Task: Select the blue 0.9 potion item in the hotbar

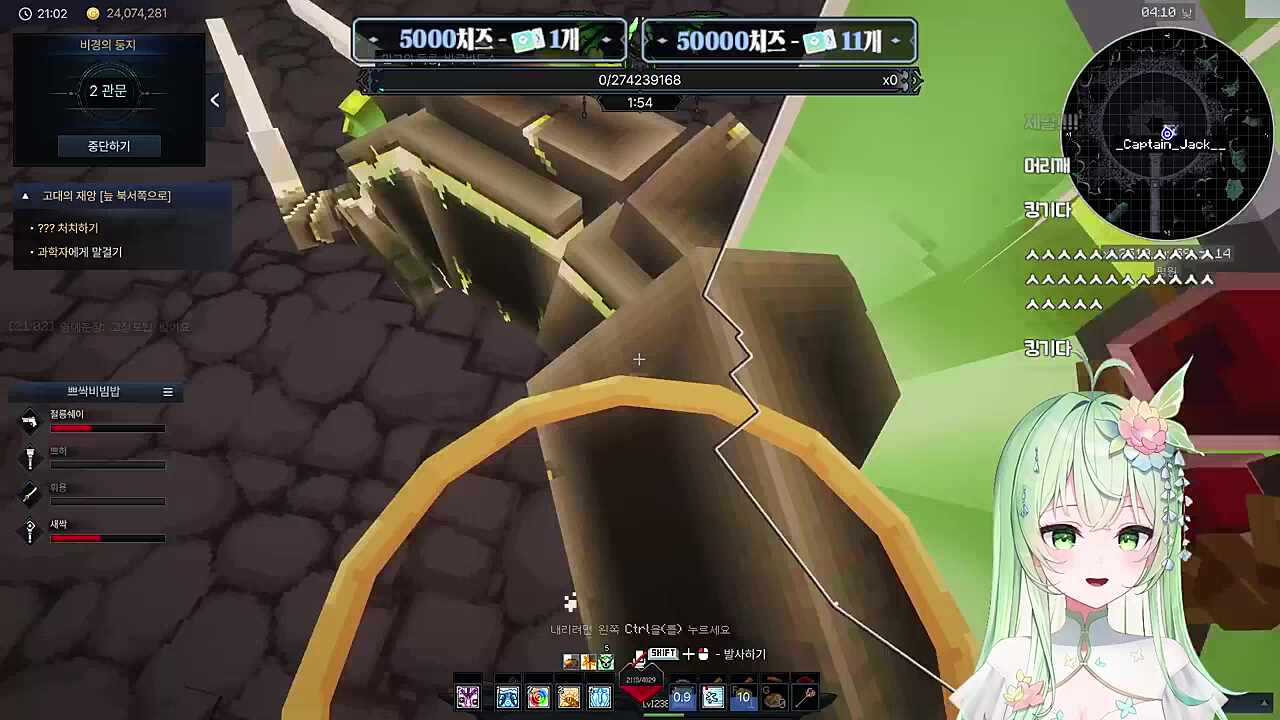Action: click(x=682, y=697)
